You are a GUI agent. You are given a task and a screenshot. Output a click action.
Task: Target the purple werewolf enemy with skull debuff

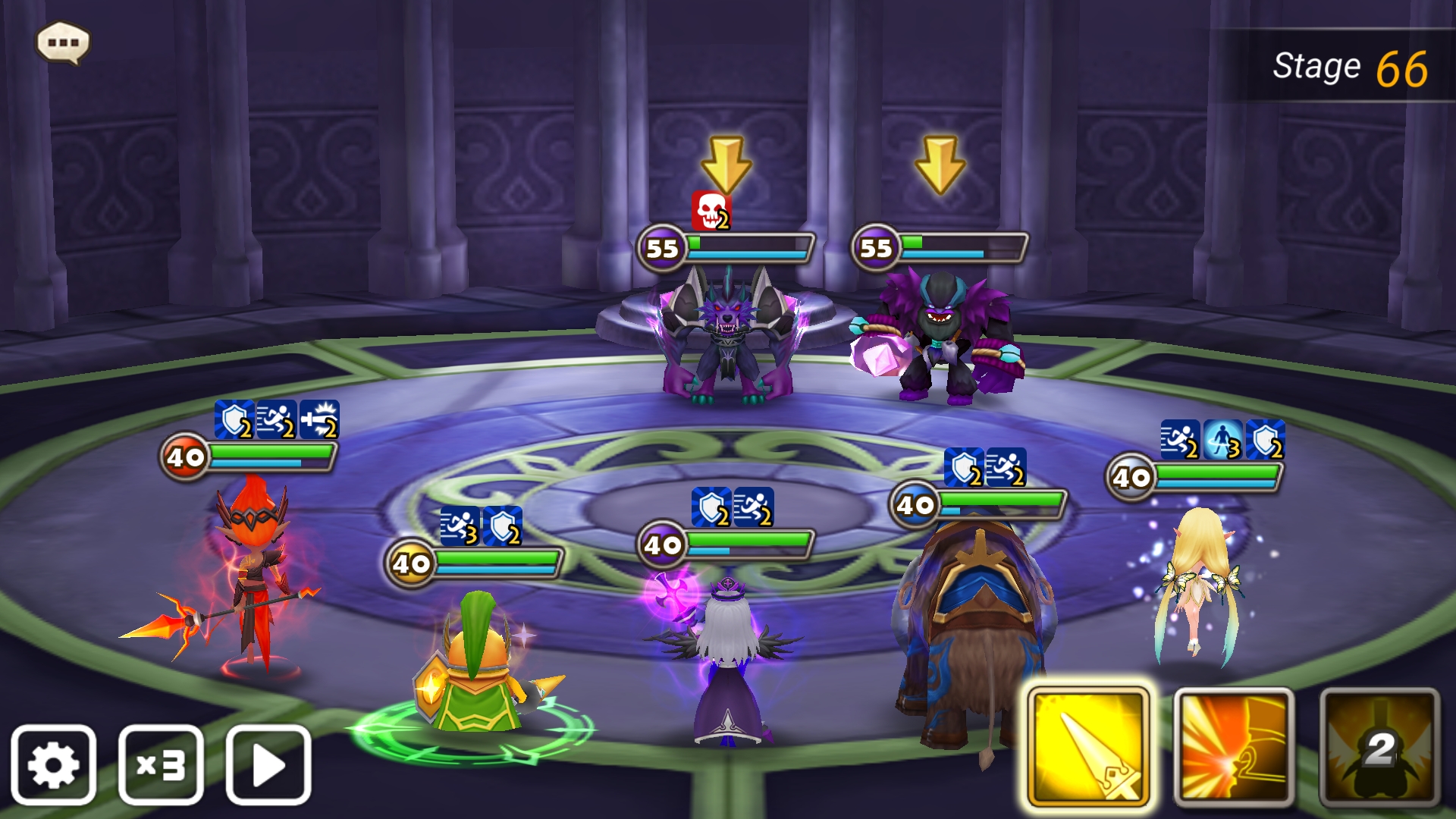726,334
